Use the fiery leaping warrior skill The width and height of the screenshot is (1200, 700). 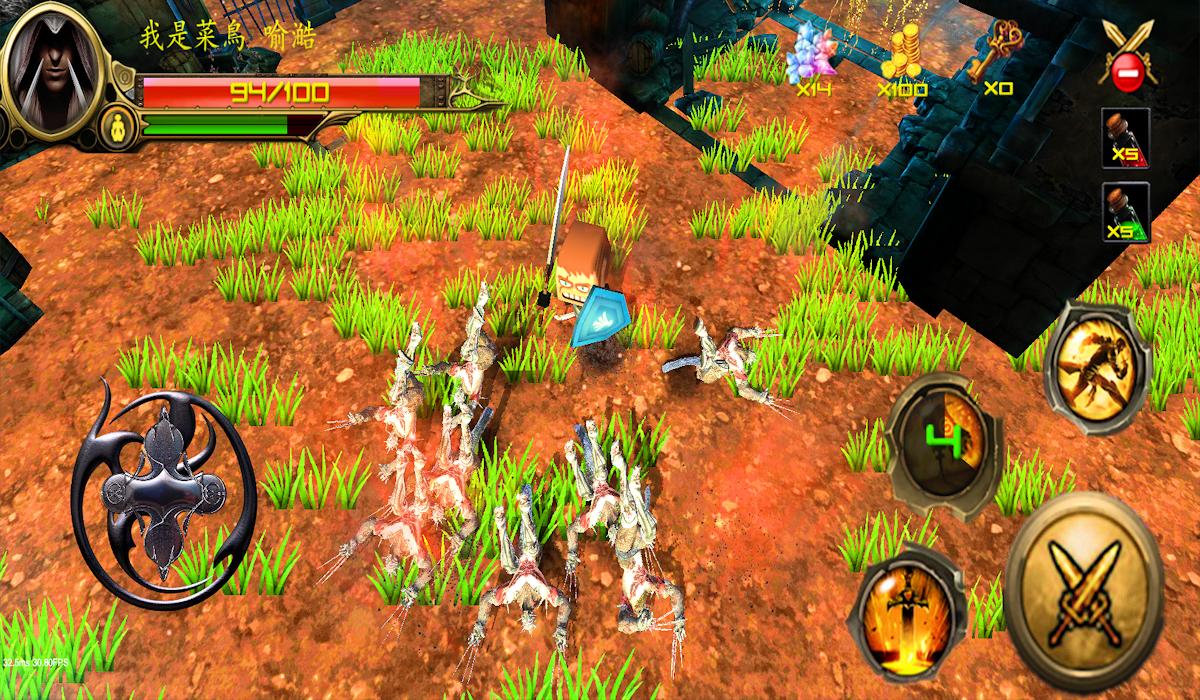1097,366
